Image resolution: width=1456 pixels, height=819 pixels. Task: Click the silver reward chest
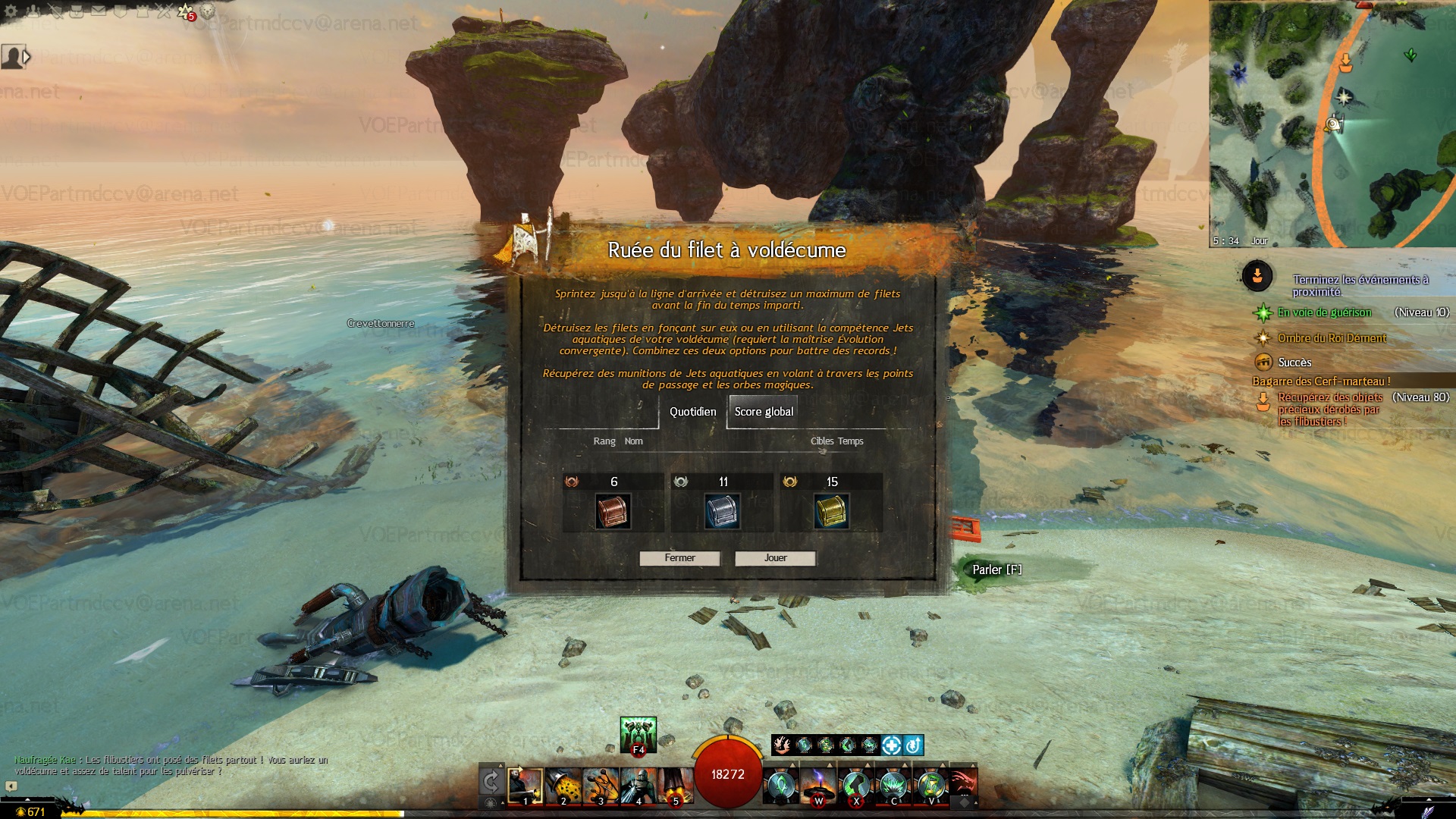[x=722, y=512]
